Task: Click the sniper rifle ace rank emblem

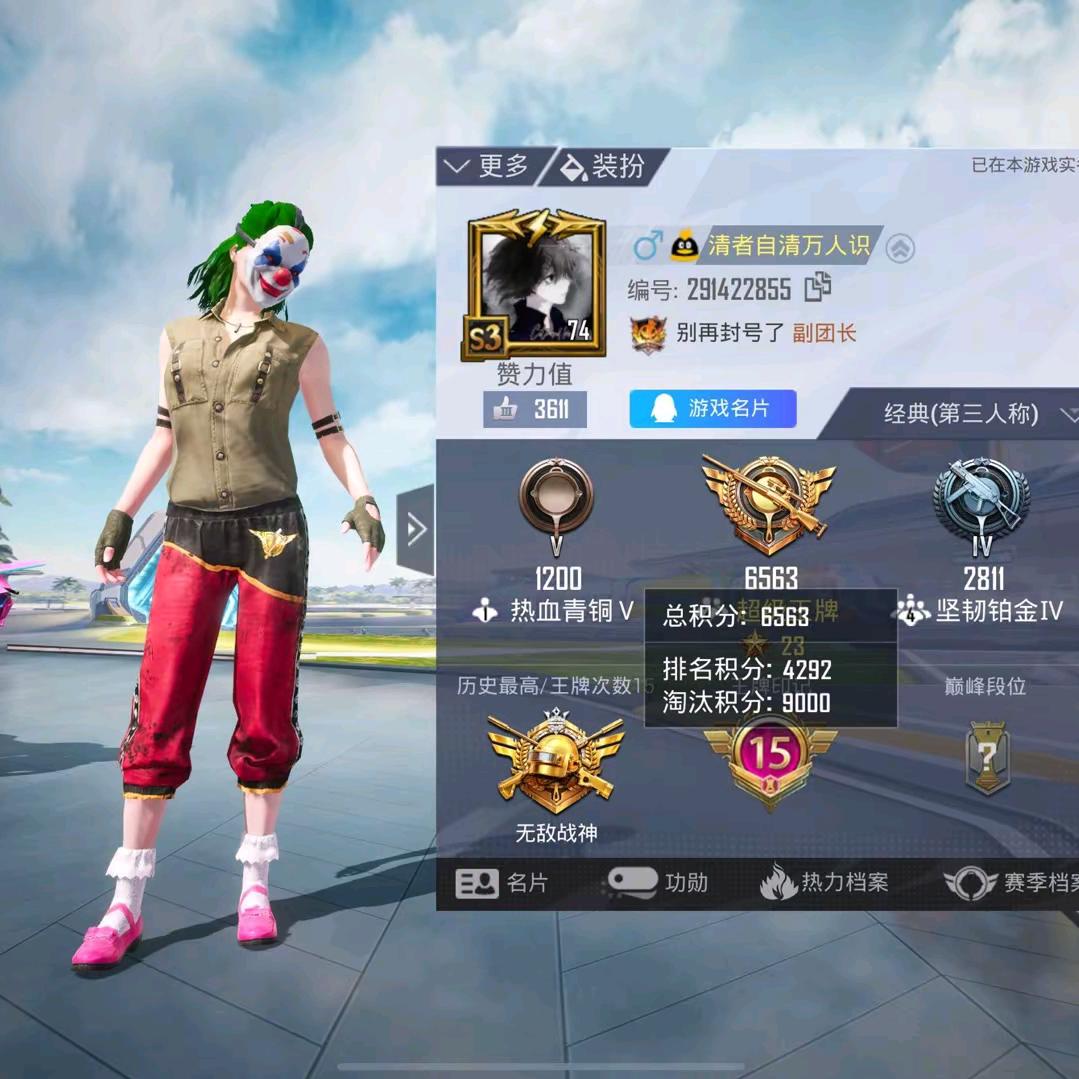Action: (769, 503)
